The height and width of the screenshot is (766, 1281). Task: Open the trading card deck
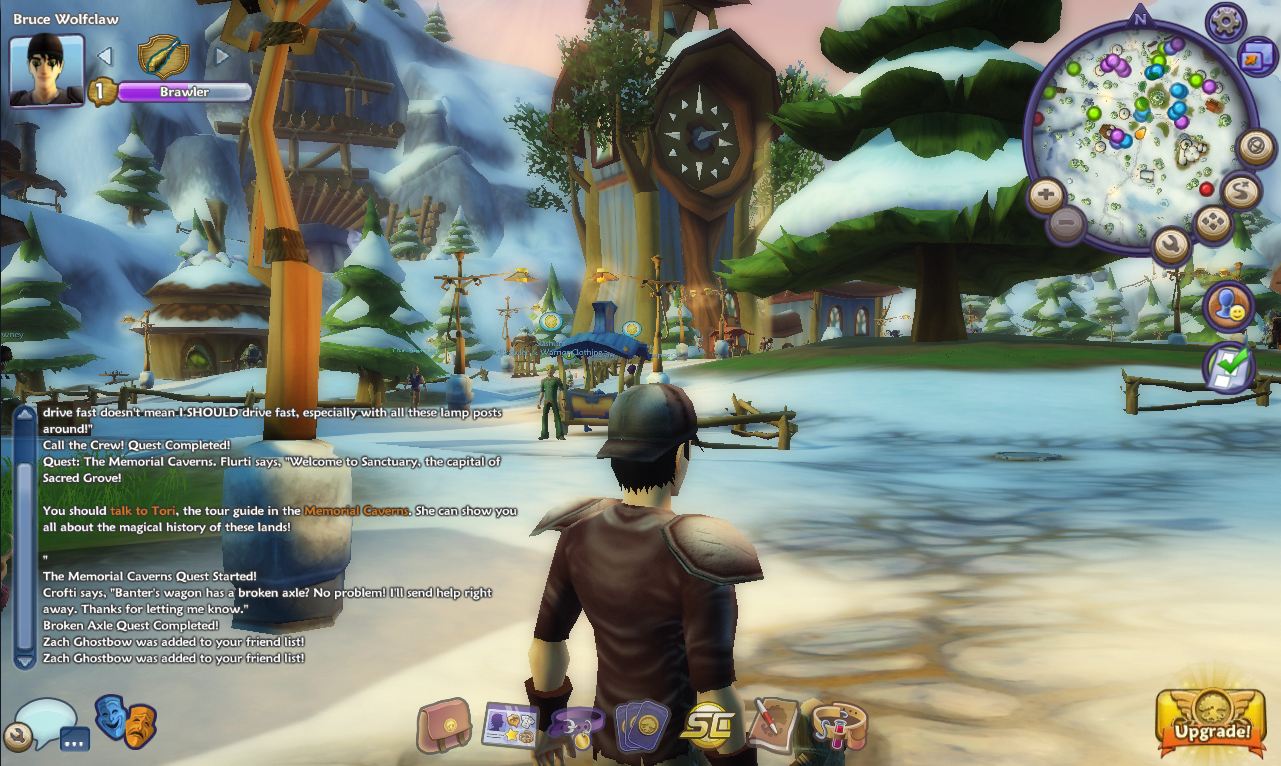641,727
